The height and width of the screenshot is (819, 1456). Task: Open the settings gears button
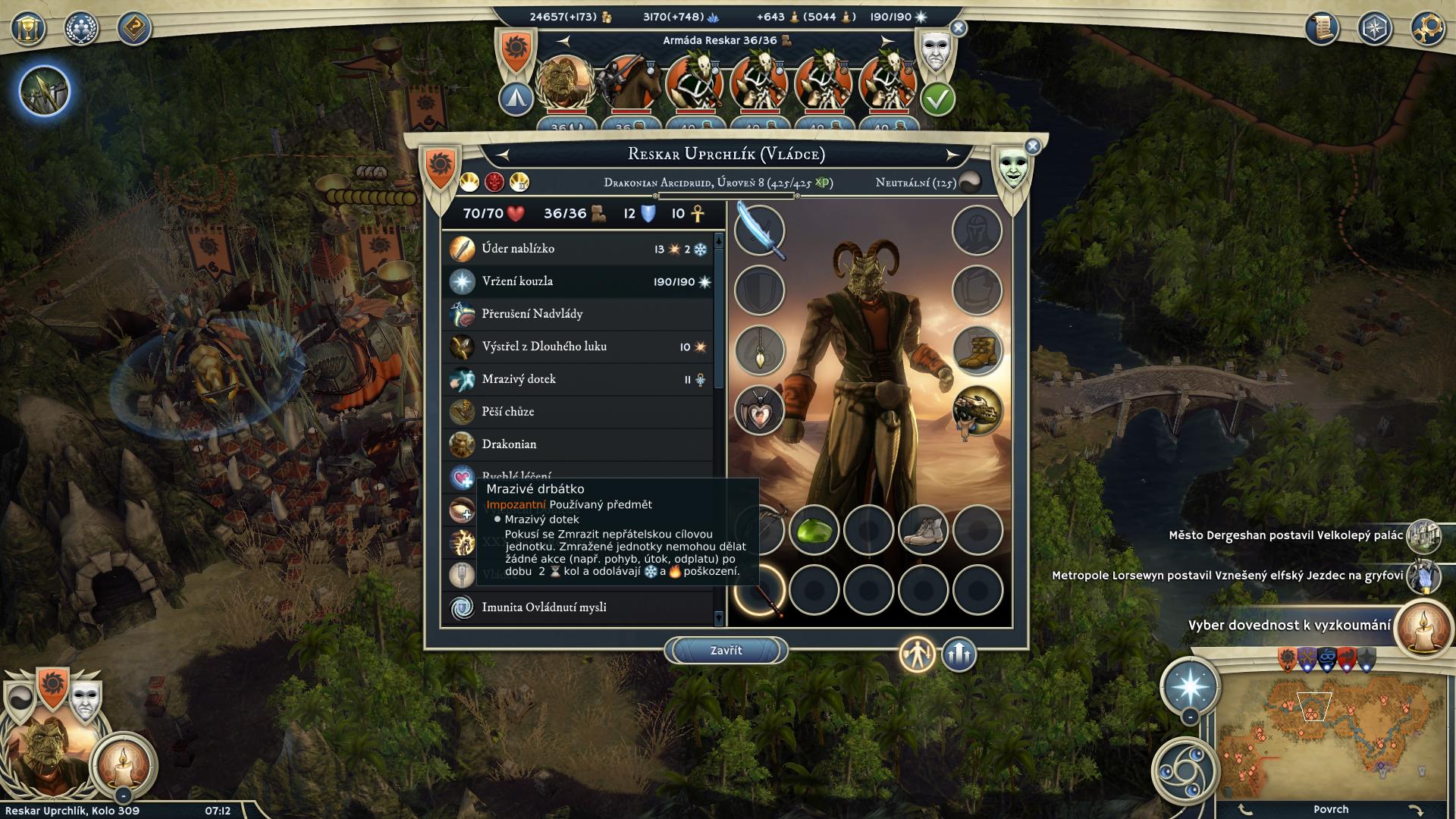(1427, 30)
